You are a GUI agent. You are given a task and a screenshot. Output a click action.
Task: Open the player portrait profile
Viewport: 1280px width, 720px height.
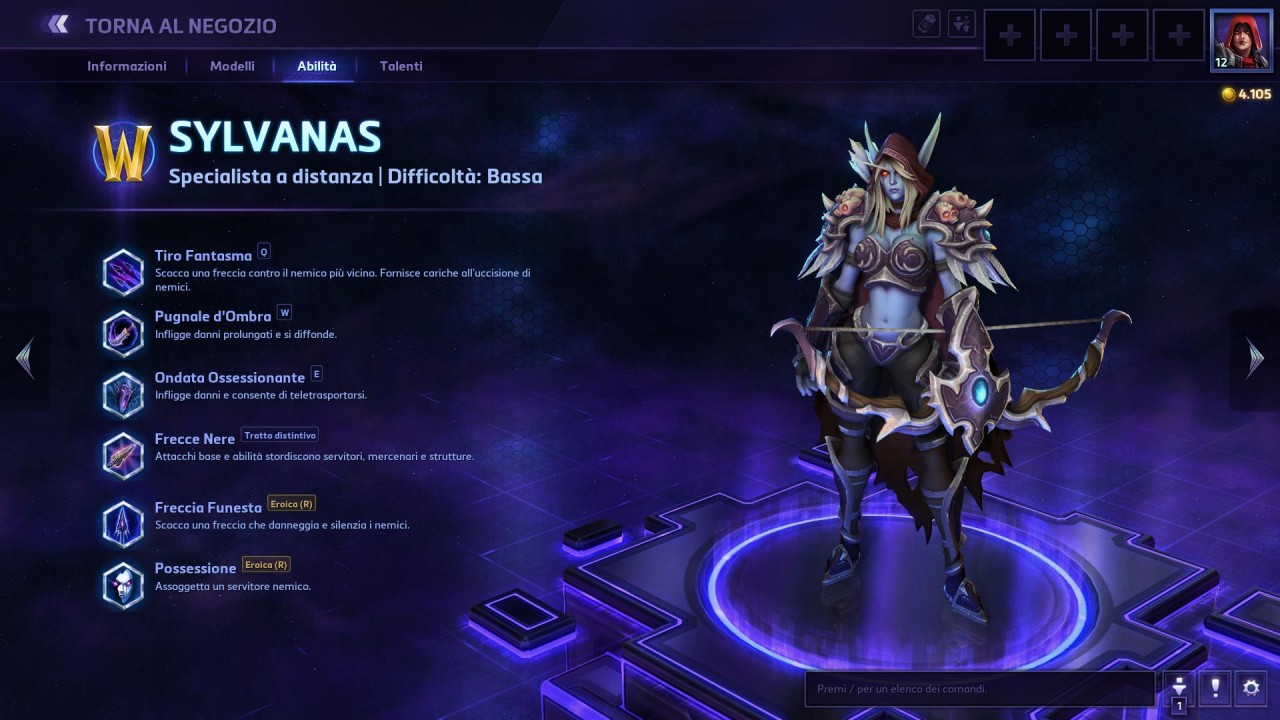pos(1241,40)
